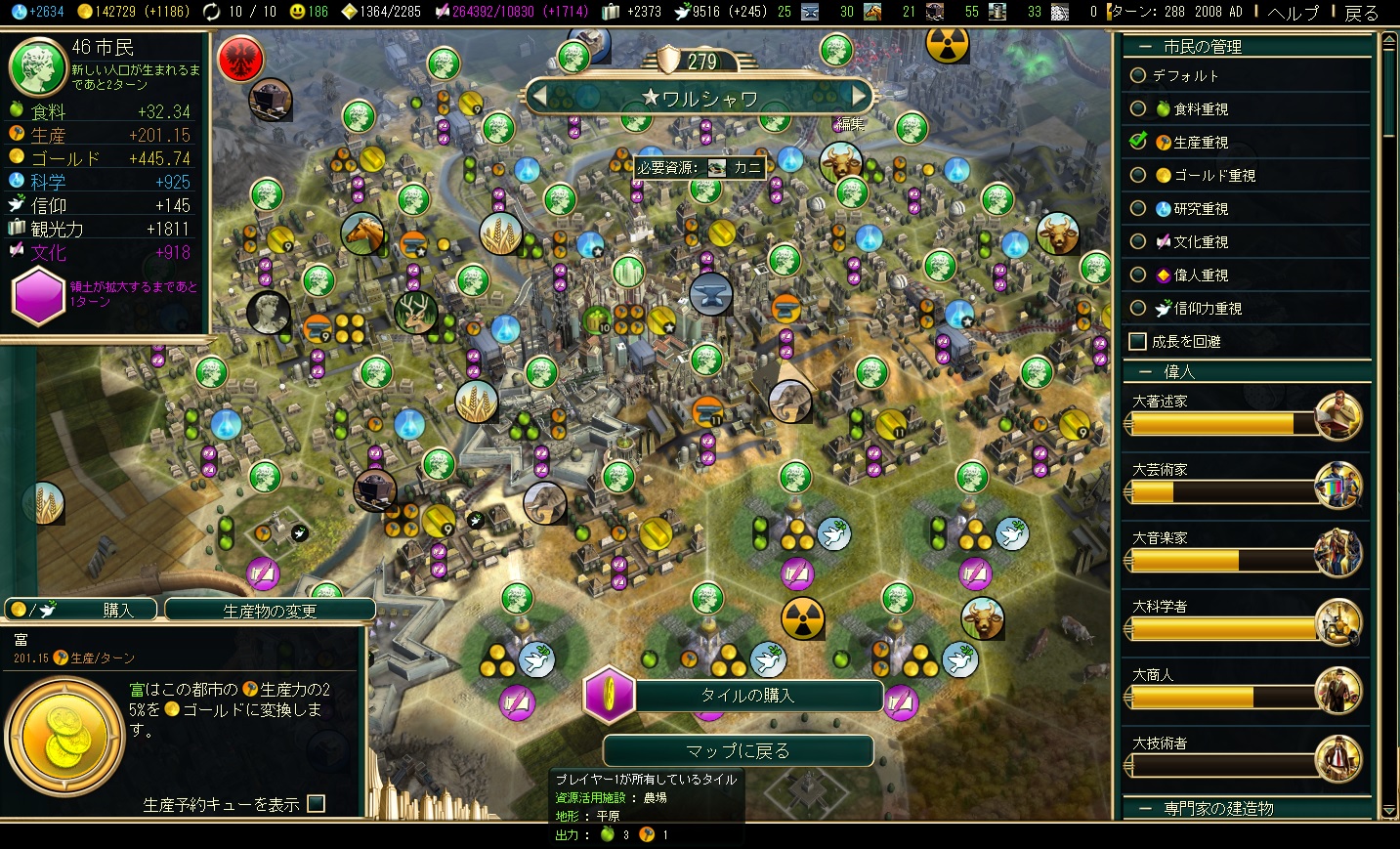Viewport: 1400px width, 849px height.
Task: Click the タイルの購入 buy tile button
Action: 747,696
